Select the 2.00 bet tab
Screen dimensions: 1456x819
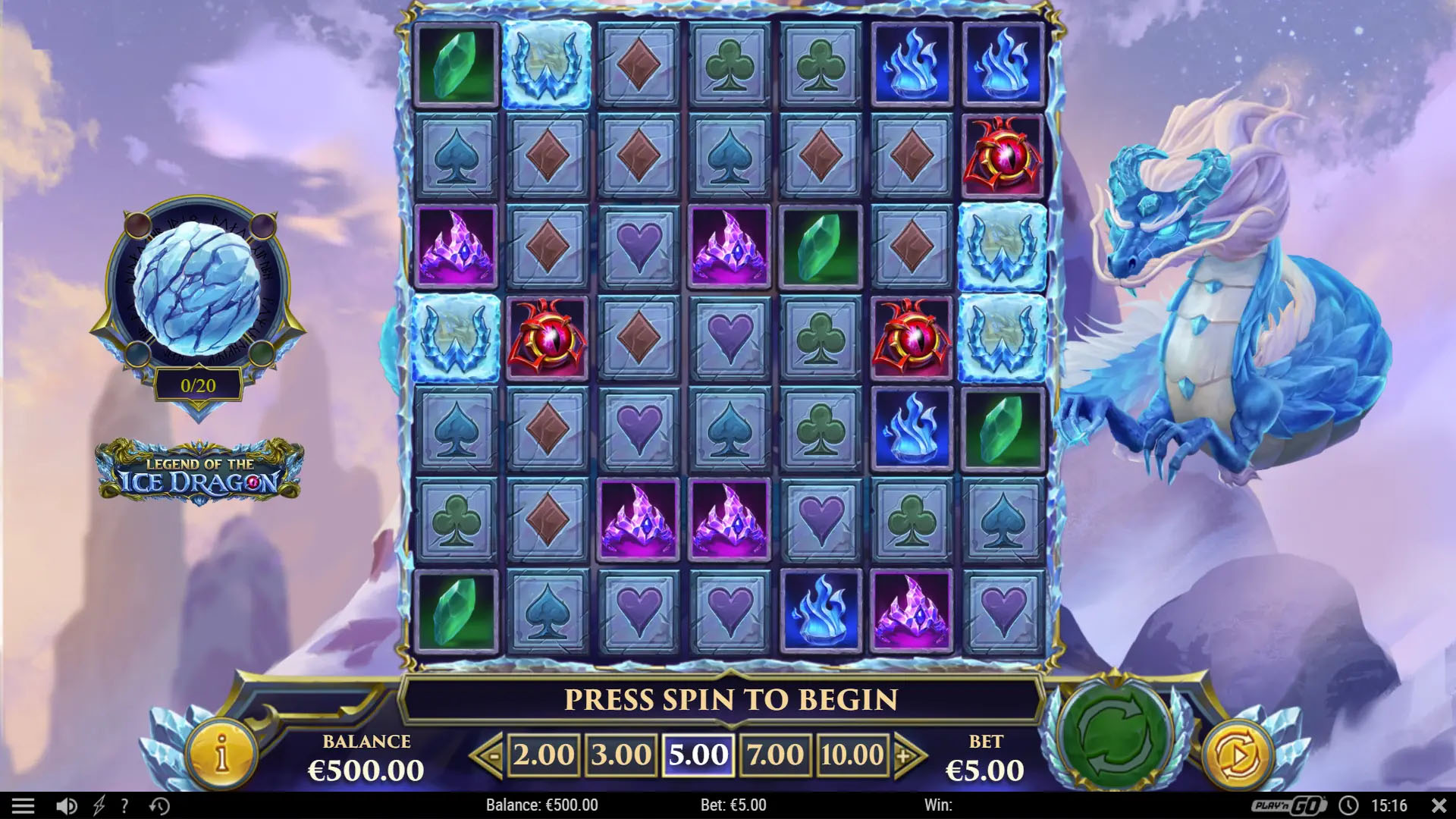coord(543,755)
